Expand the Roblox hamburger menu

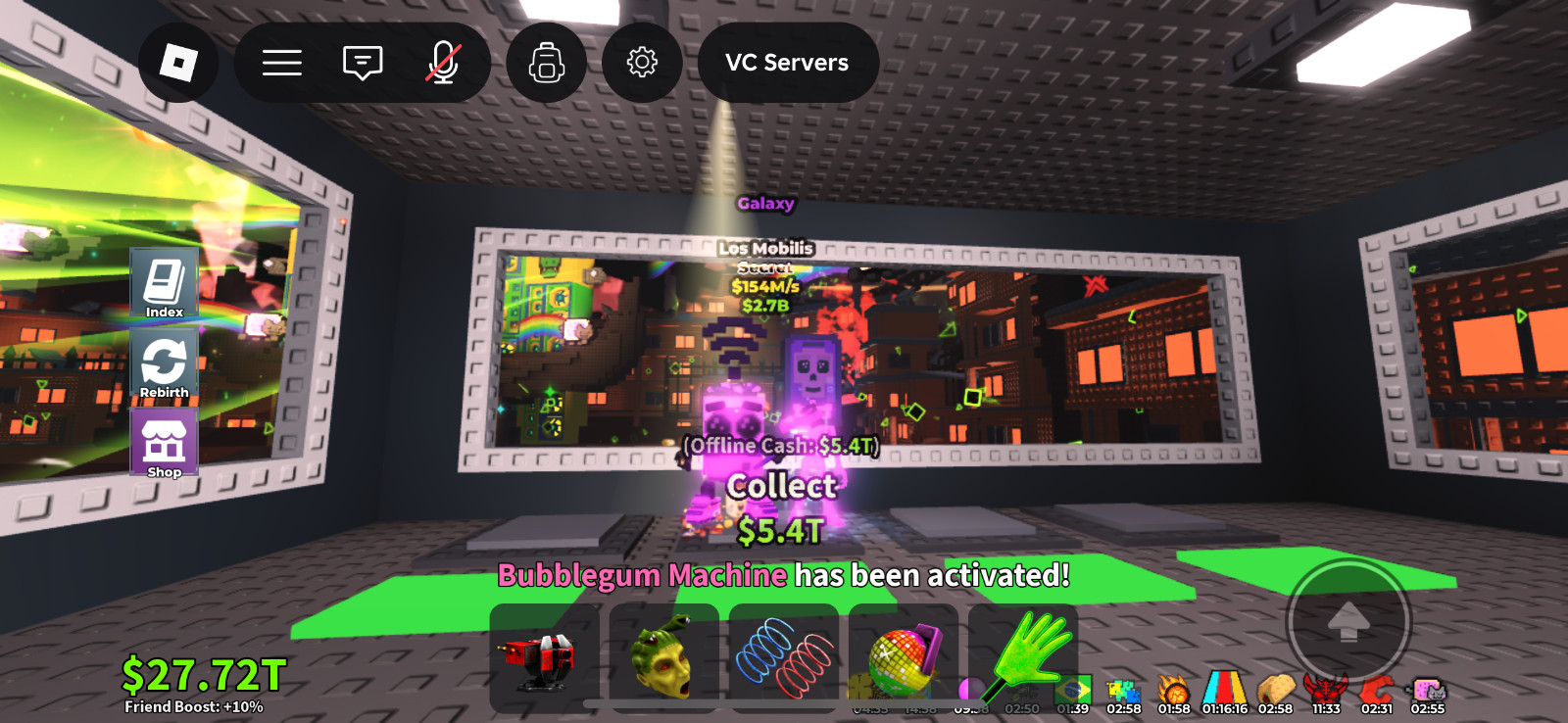[x=281, y=61]
